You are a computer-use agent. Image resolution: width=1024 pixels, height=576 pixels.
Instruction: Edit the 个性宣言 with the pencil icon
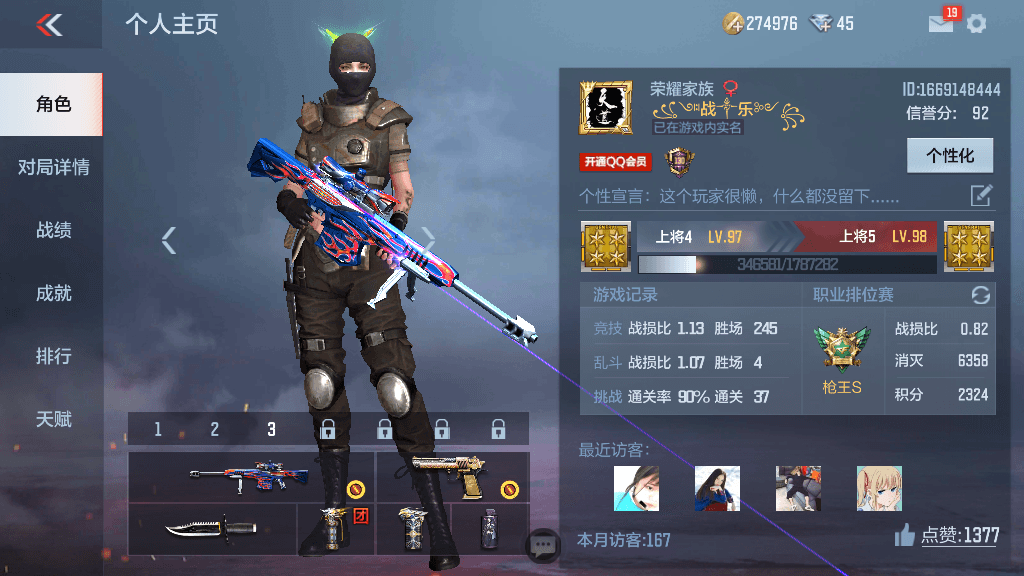click(x=981, y=195)
